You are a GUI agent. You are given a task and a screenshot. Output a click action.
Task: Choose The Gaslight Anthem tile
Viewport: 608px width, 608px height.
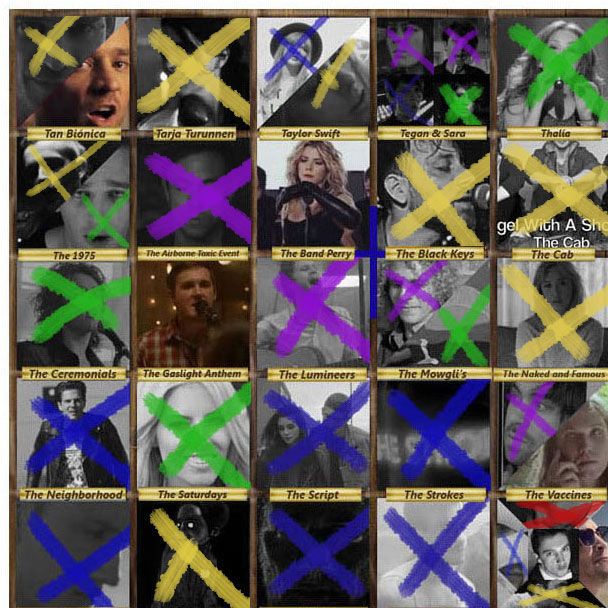coord(193,313)
